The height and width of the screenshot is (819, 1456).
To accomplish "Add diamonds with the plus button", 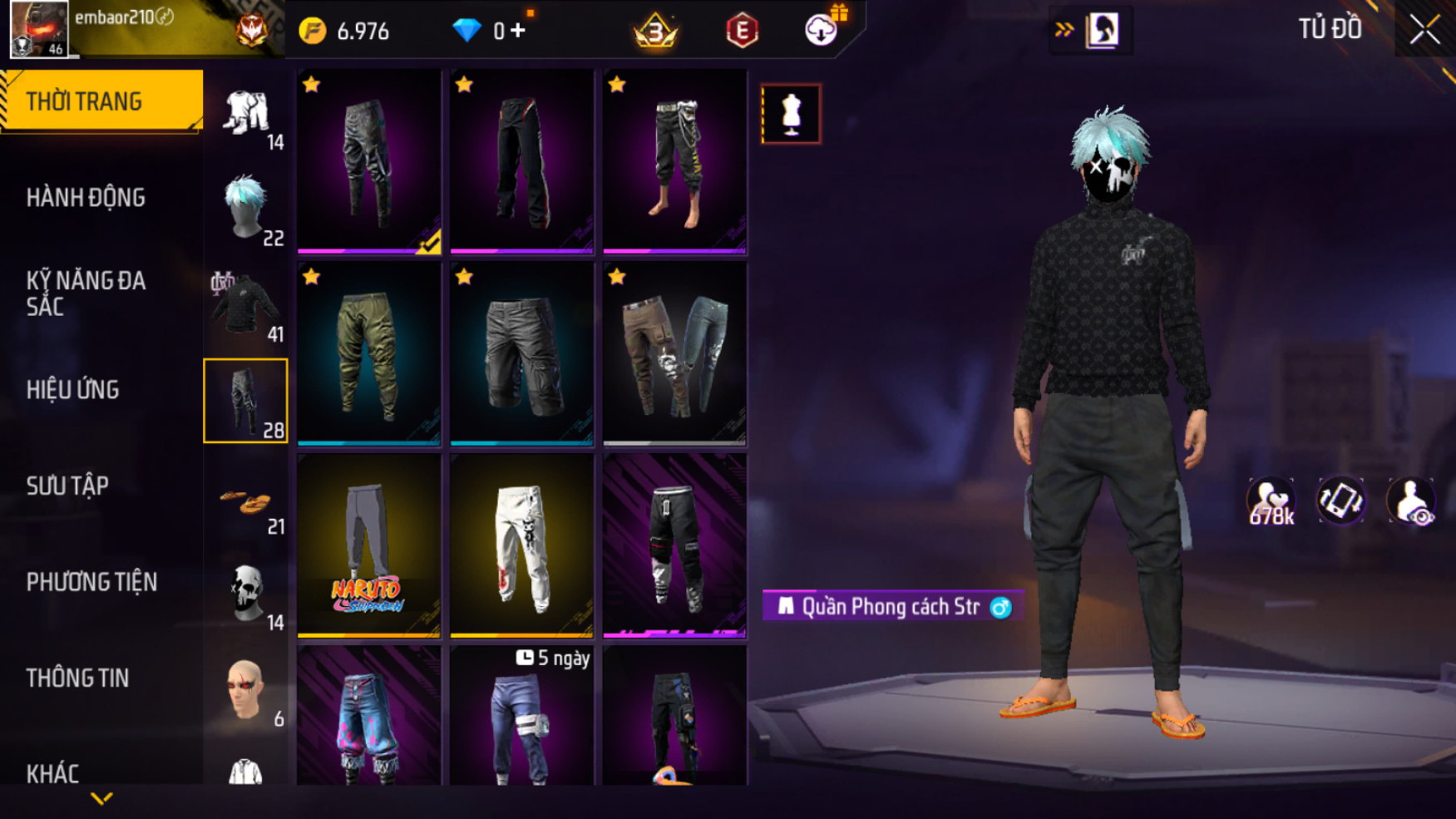I will pos(518,31).
